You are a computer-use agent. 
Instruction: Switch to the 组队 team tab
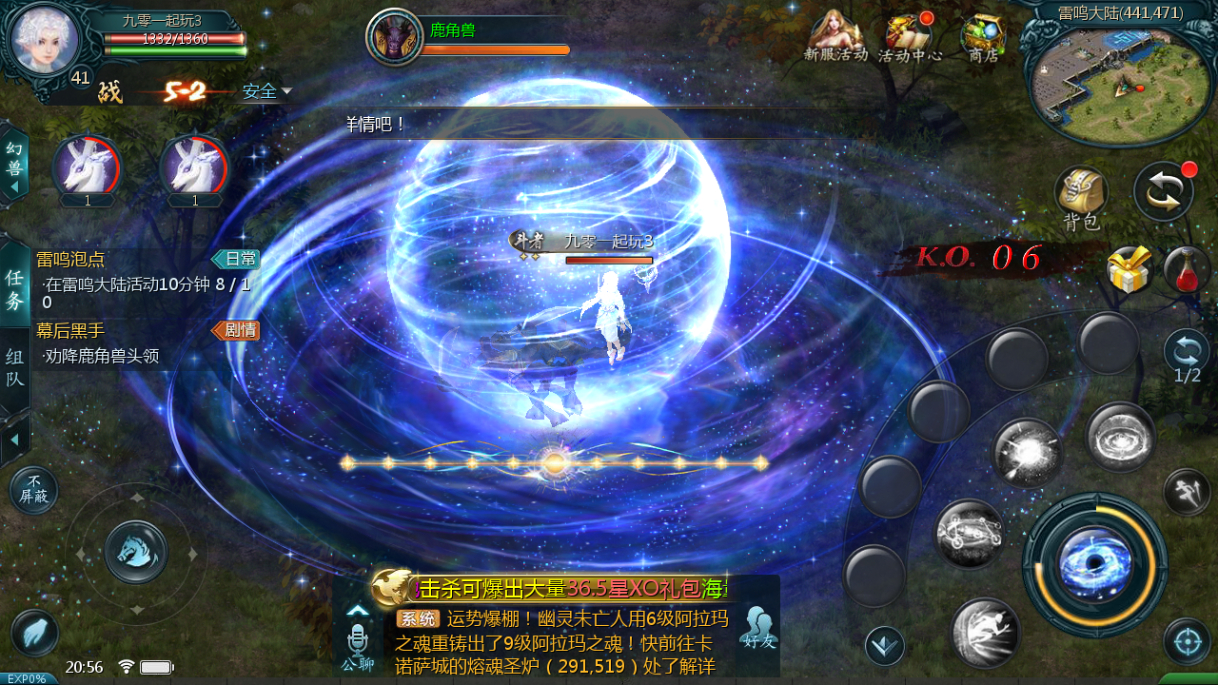(15, 368)
